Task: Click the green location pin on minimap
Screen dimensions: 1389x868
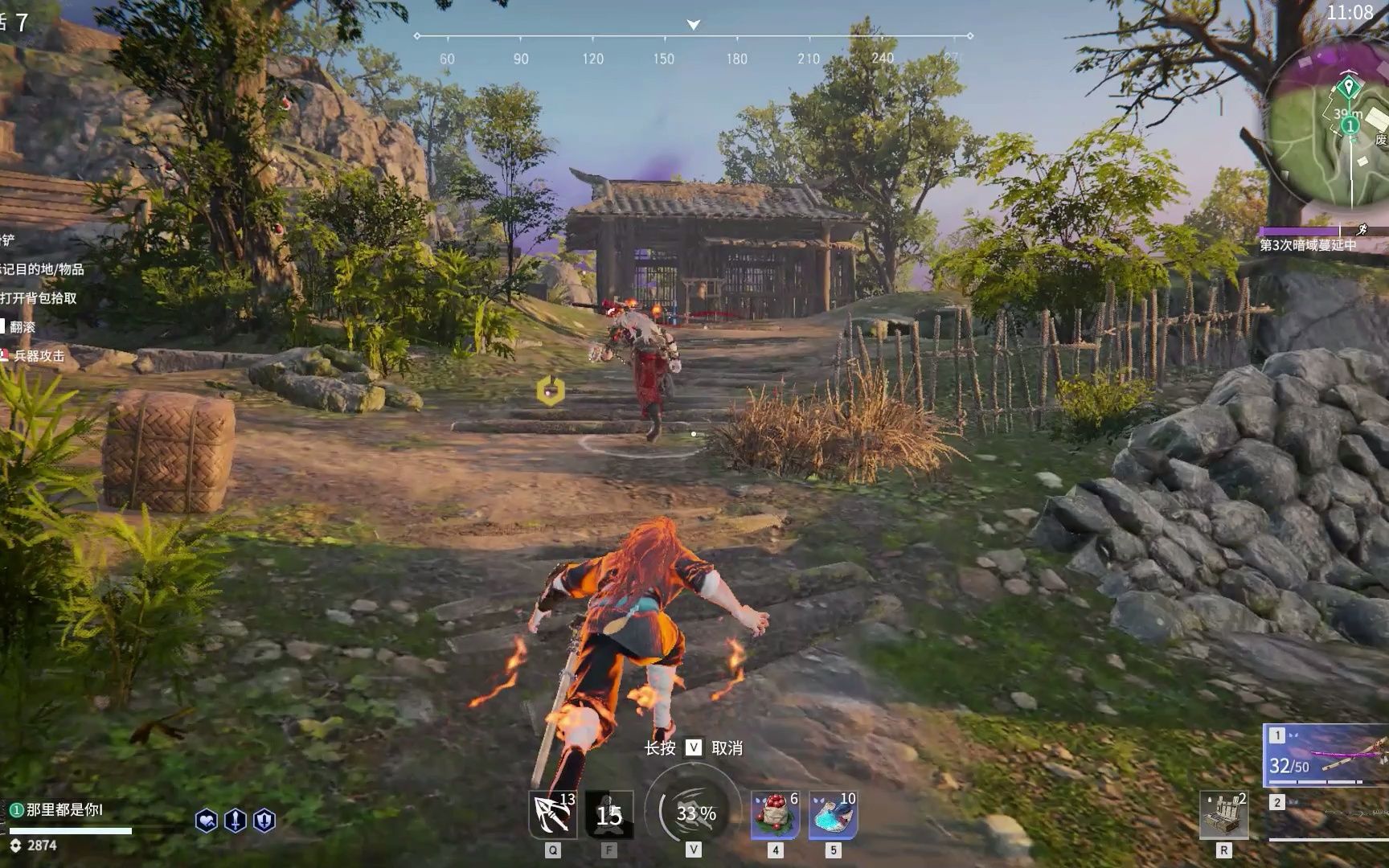Action: [1348, 86]
